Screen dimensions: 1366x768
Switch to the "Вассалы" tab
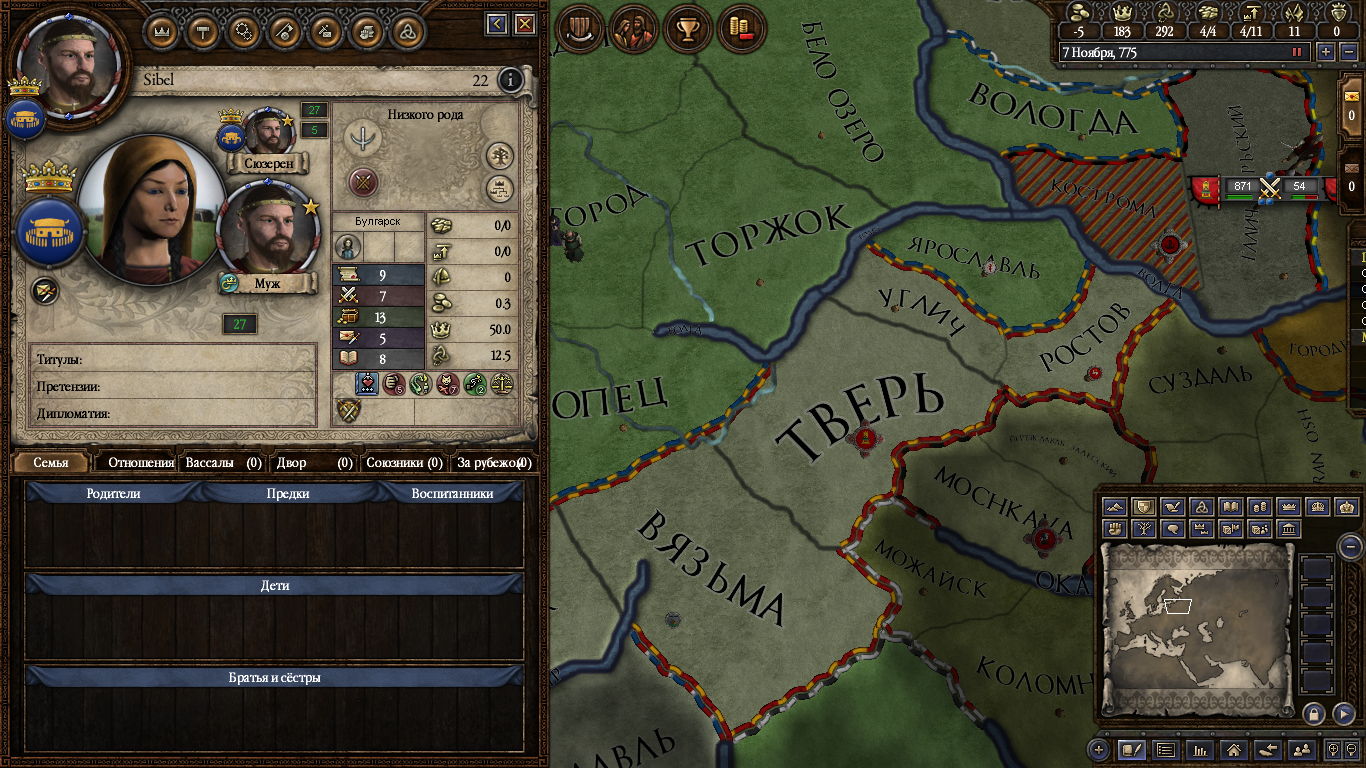tap(222, 463)
